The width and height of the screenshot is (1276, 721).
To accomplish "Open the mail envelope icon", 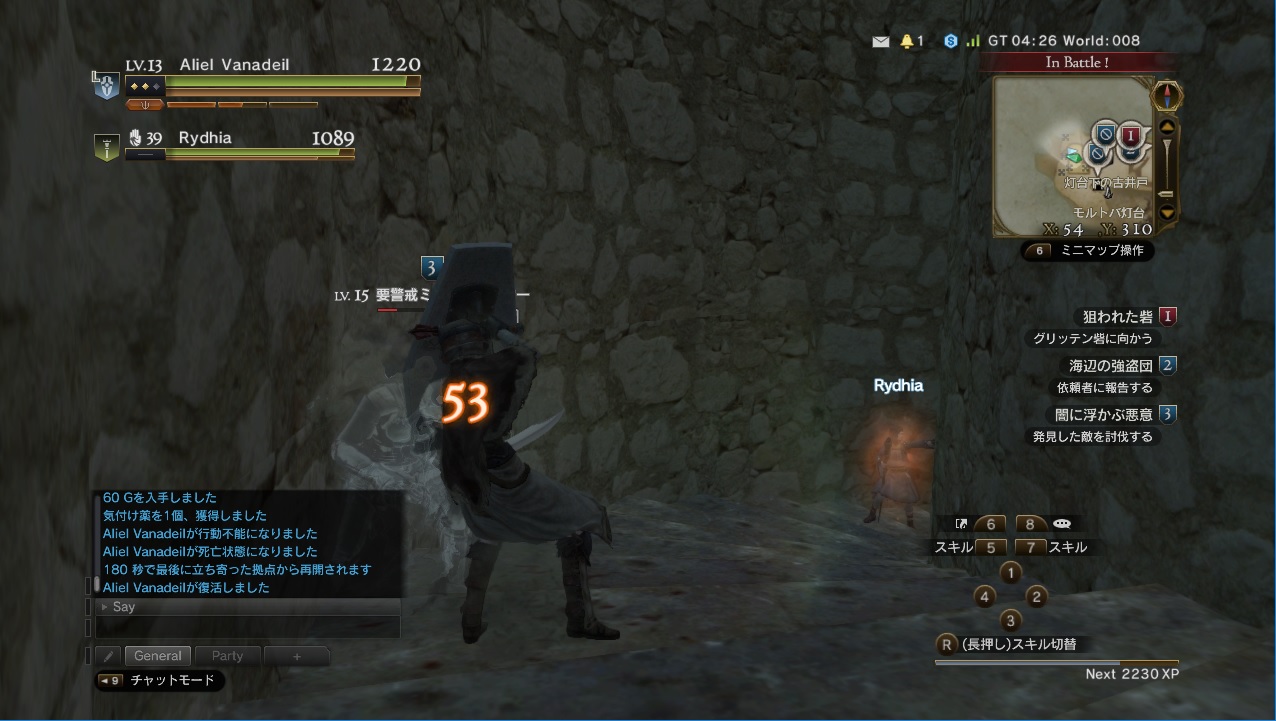I will [880, 41].
